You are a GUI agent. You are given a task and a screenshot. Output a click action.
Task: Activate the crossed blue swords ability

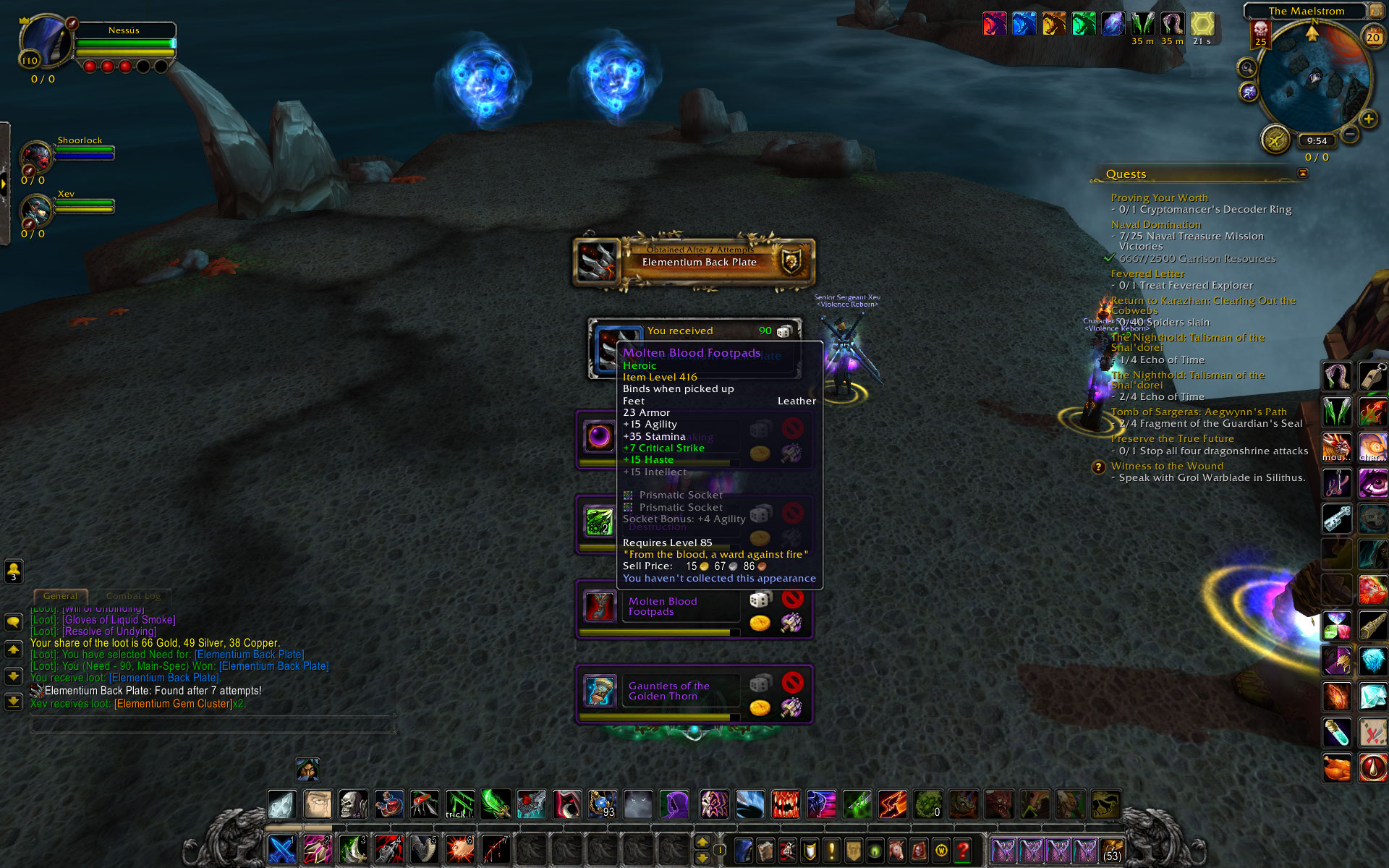281,850
